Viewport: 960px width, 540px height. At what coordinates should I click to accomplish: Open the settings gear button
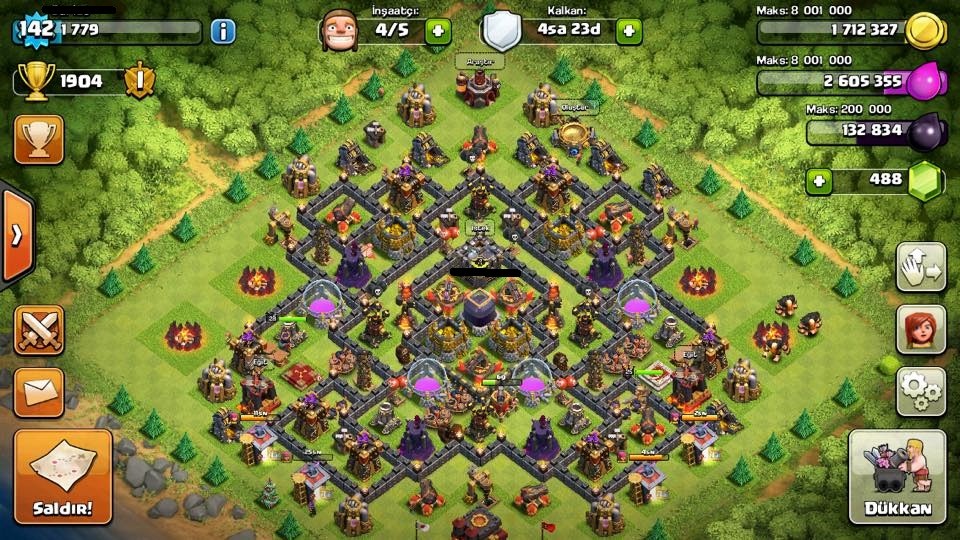pyautogui.click(x=920, y=390)
